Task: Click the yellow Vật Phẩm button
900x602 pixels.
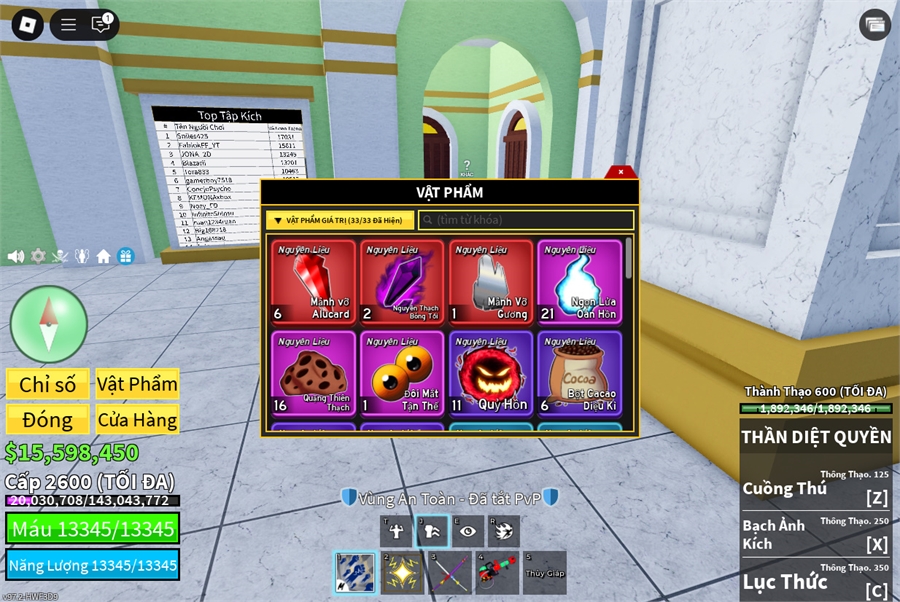Action: click(137, 384)
